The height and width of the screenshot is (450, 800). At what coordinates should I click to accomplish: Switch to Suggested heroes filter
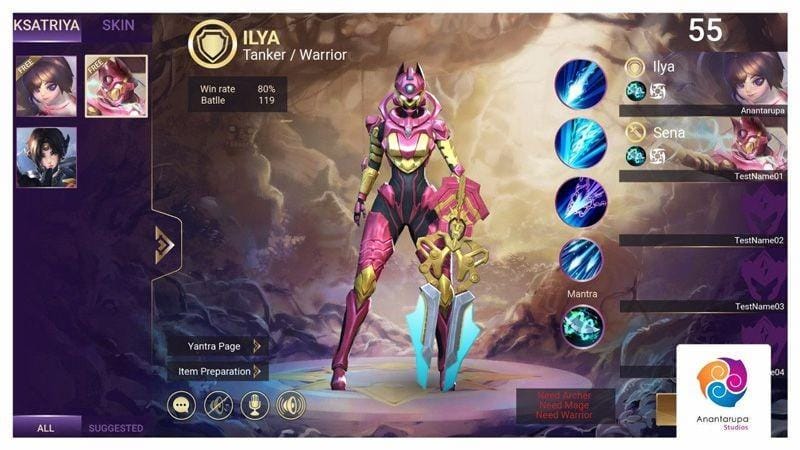tap(116, 428)
